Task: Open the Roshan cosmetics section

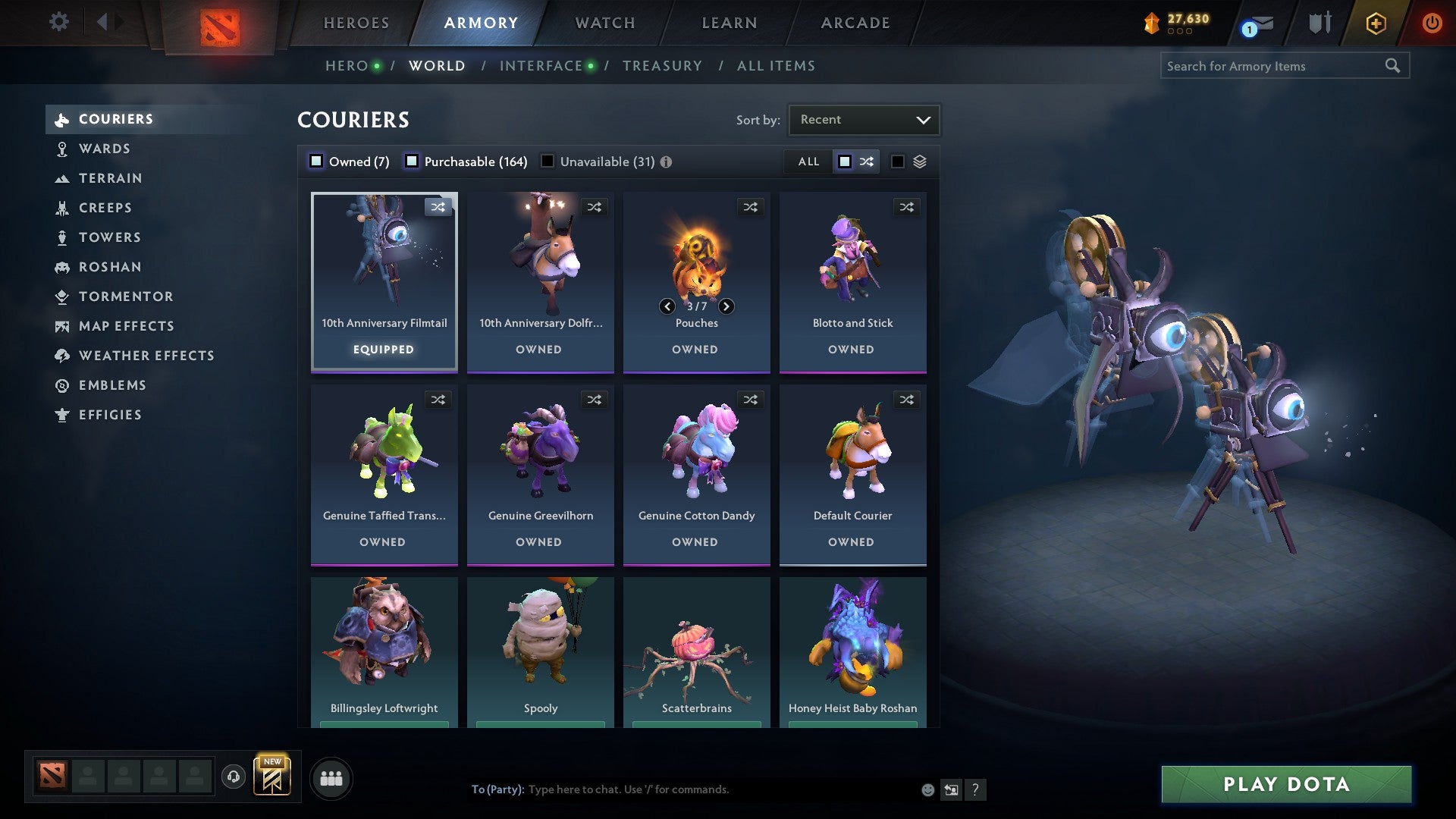Action: (111, 267)
